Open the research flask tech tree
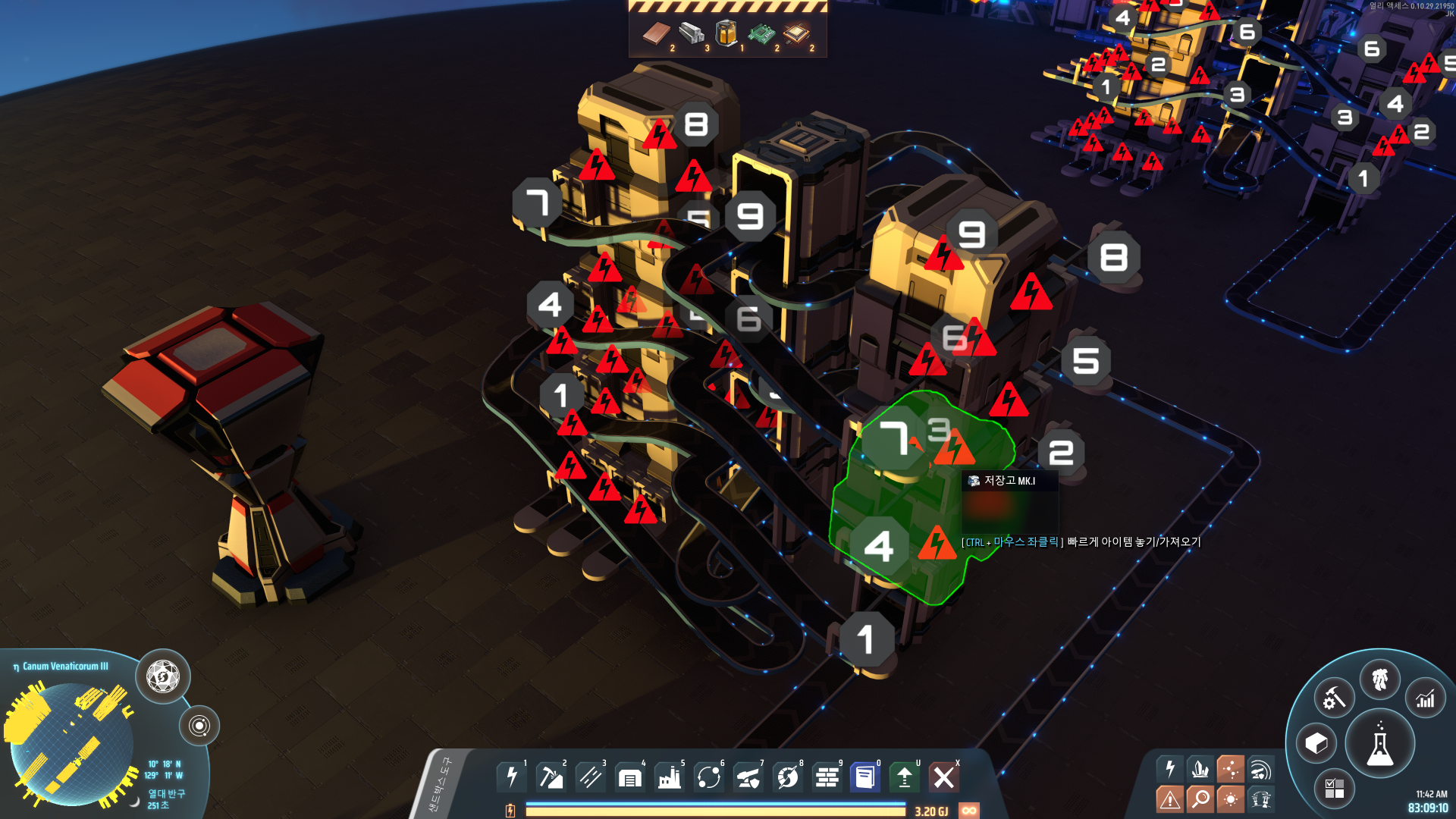The image size is (1456, 819). 1380,745
